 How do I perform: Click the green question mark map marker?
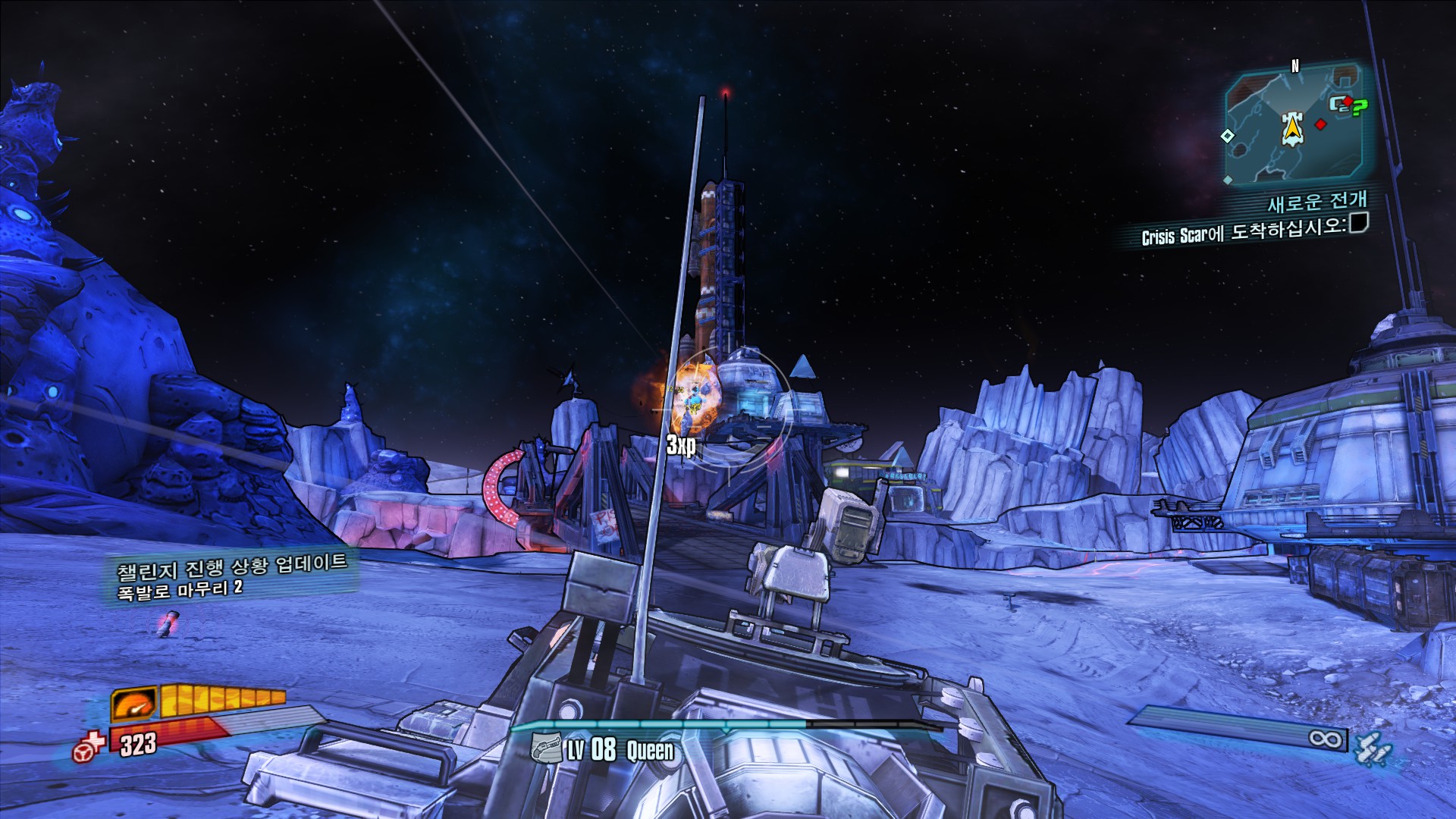click(x=1359, y=108)
